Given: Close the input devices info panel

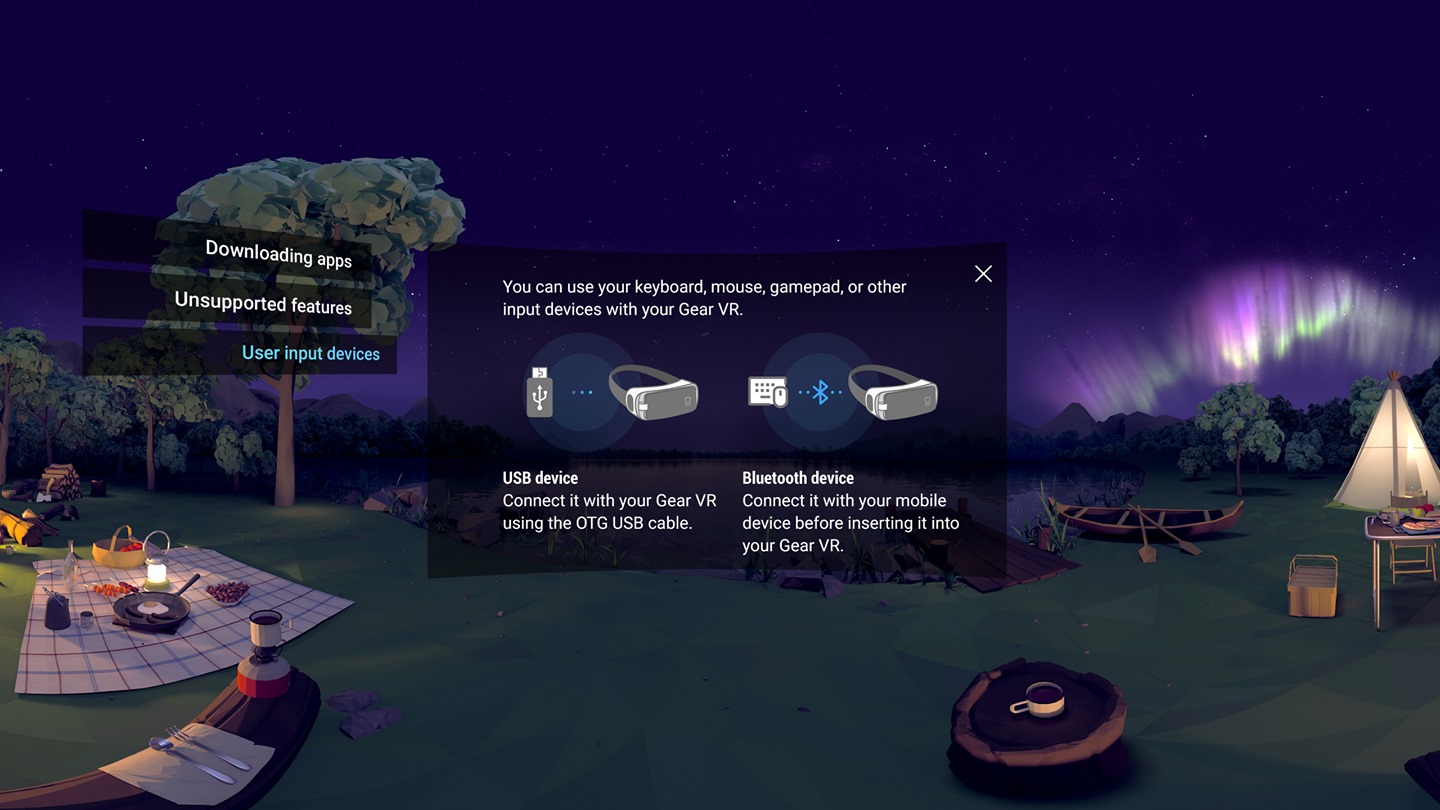Looking at the screenshot, I should pos(983,274).
